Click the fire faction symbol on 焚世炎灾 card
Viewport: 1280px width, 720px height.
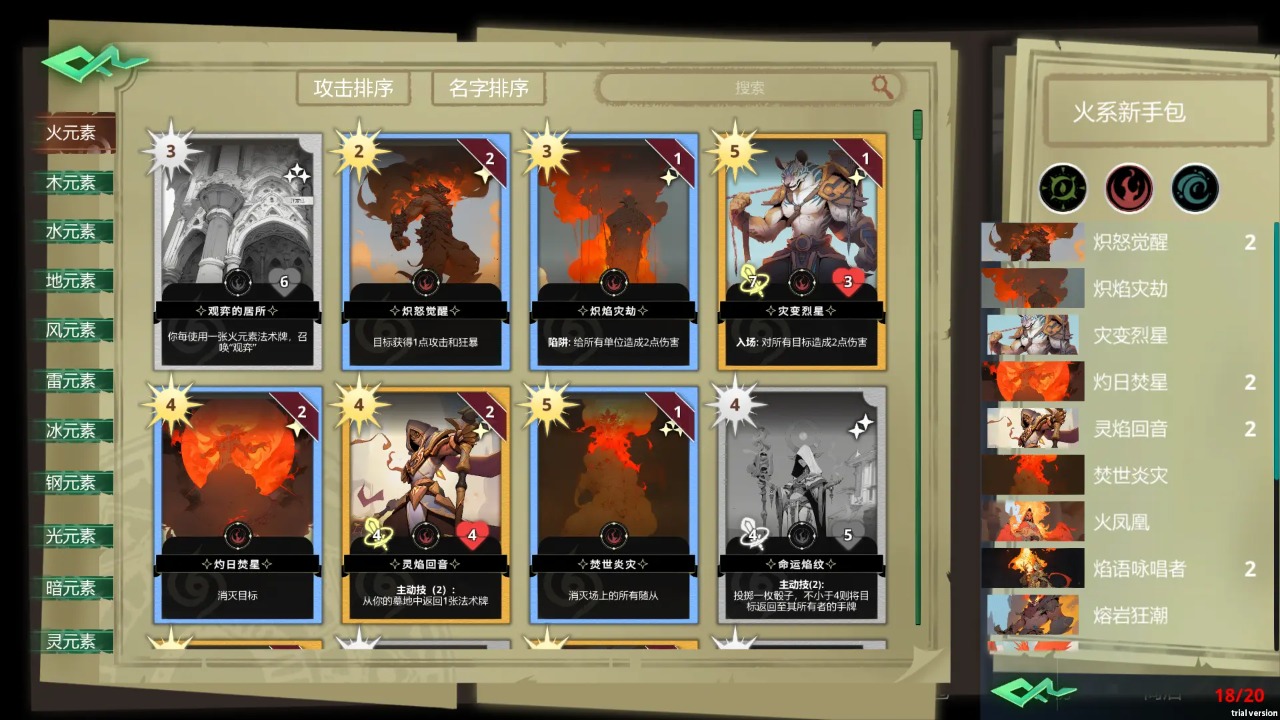tap(613, 535)
